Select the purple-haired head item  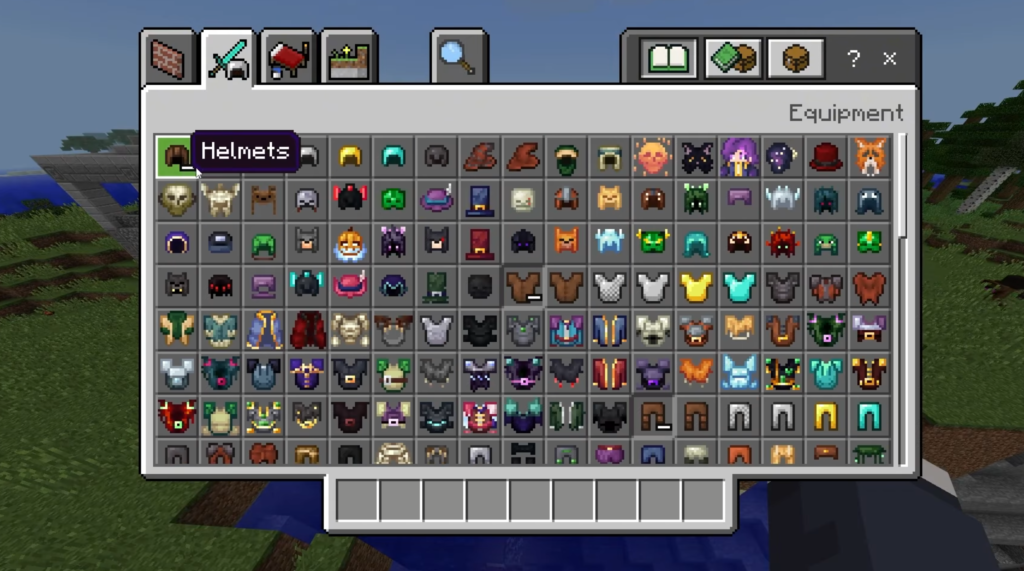click(740, 156)
